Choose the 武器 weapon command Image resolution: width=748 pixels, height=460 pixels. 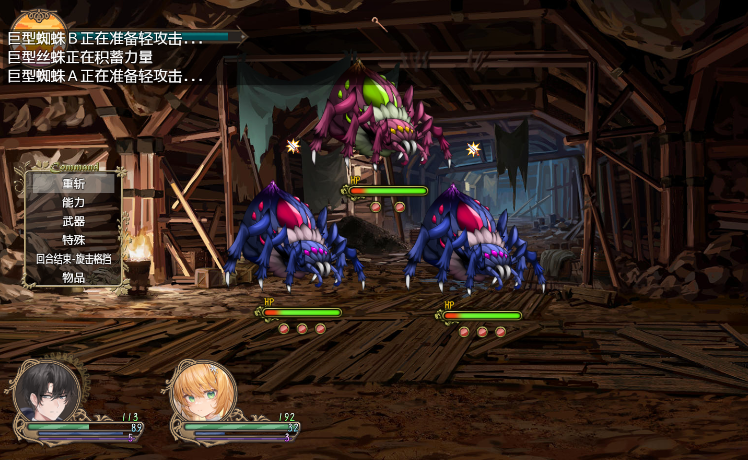74,221
